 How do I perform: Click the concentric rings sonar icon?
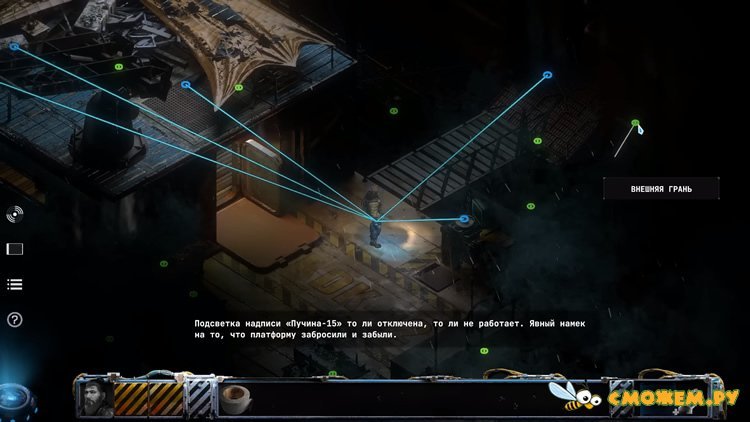coord(14,213)
